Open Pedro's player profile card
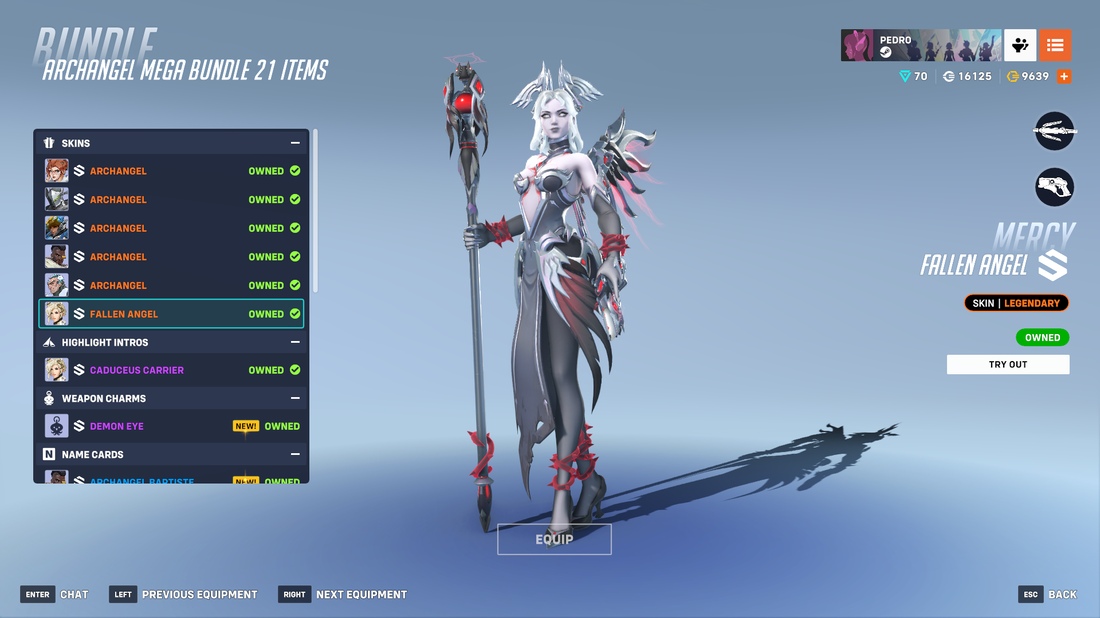1100x618 pixels. 920,45
